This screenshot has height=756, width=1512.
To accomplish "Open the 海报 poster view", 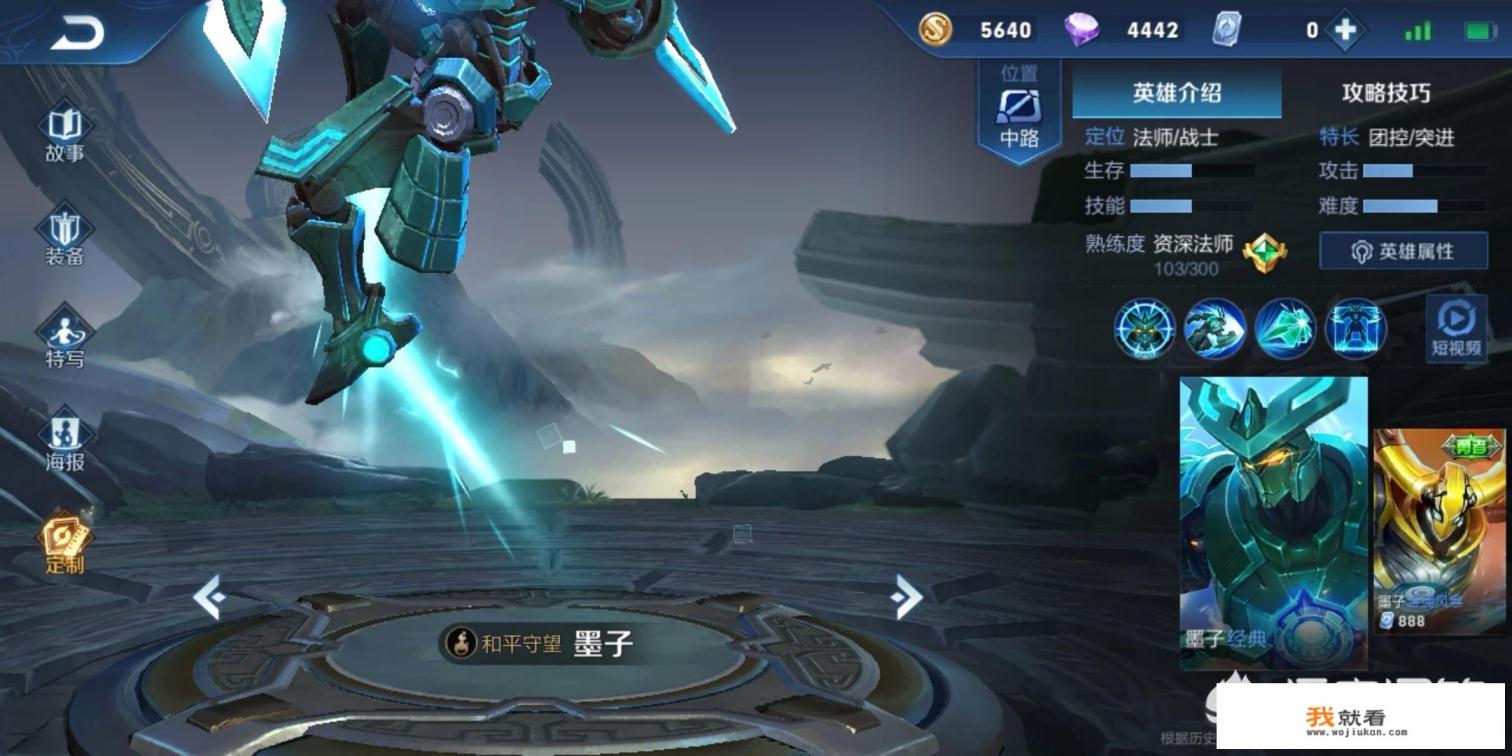I will coord(65,443).
